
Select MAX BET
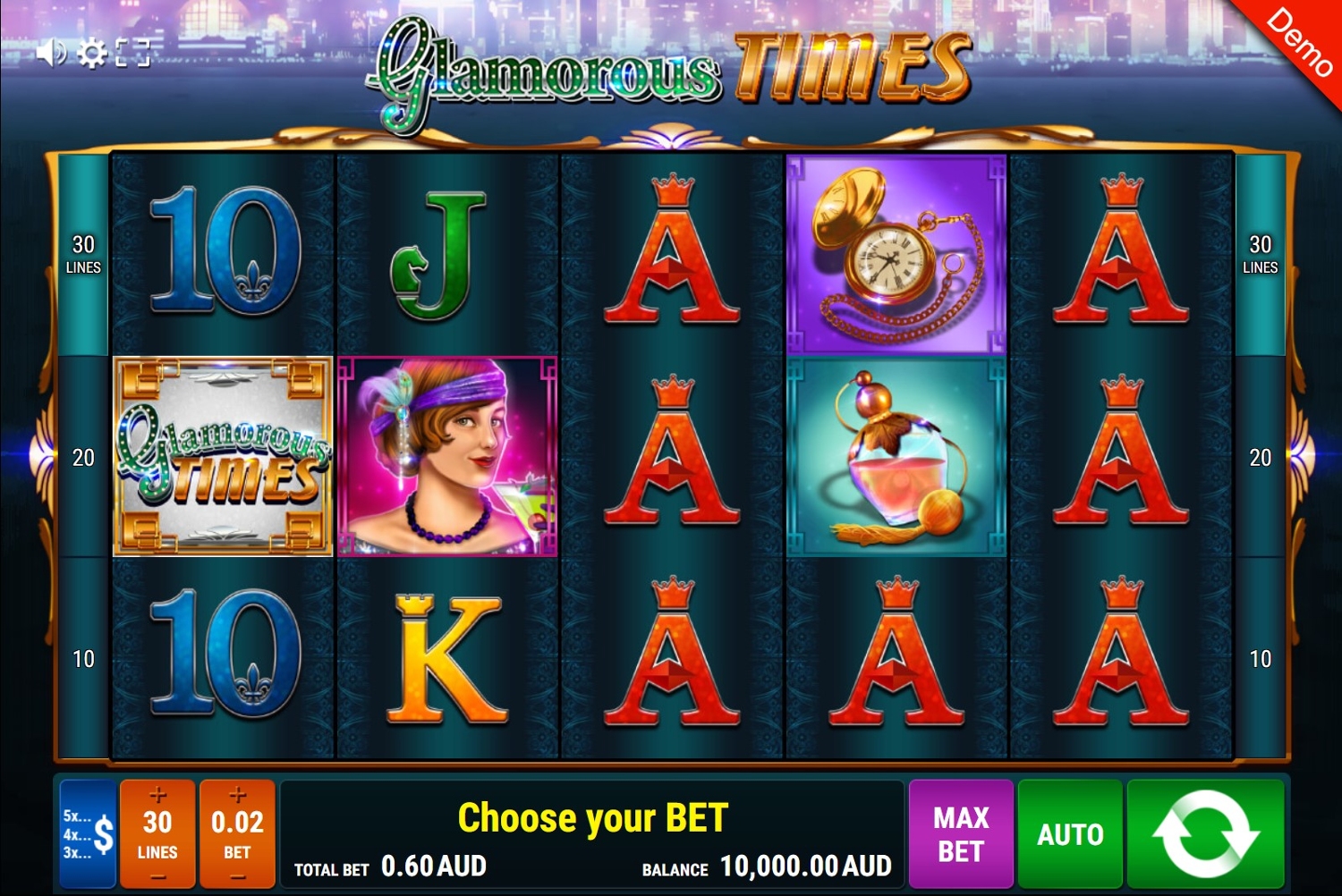(961, 833)
